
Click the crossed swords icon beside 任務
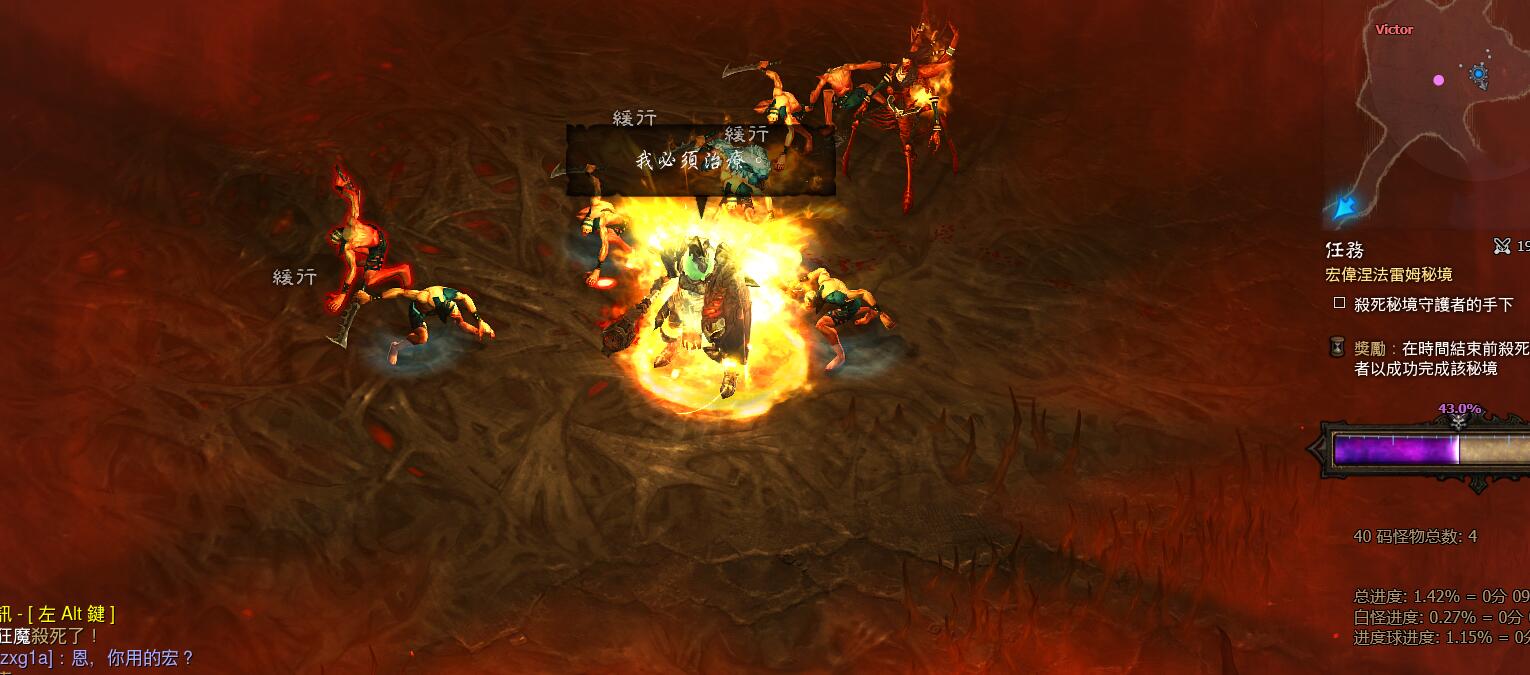[1502, 245]
